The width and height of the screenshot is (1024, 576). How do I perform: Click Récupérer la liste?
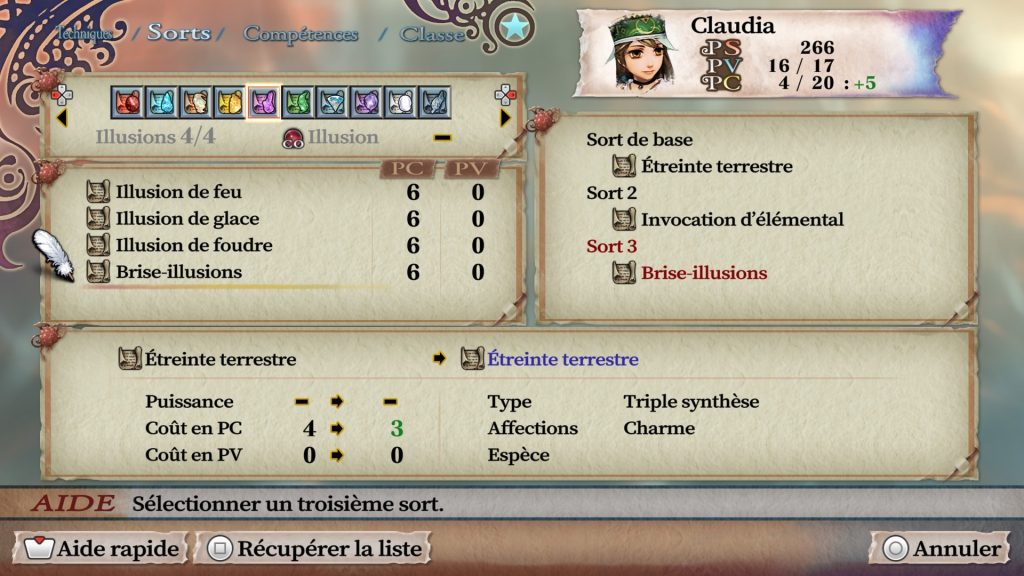(316, 548)
